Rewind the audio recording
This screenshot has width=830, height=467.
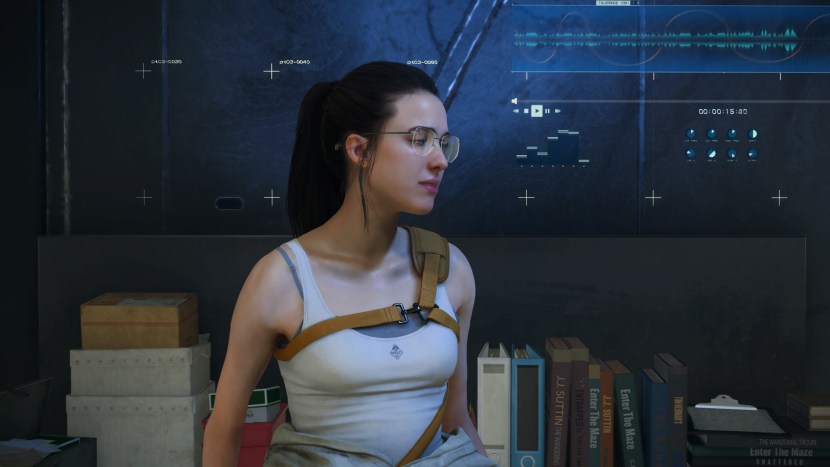click(516, 111)
